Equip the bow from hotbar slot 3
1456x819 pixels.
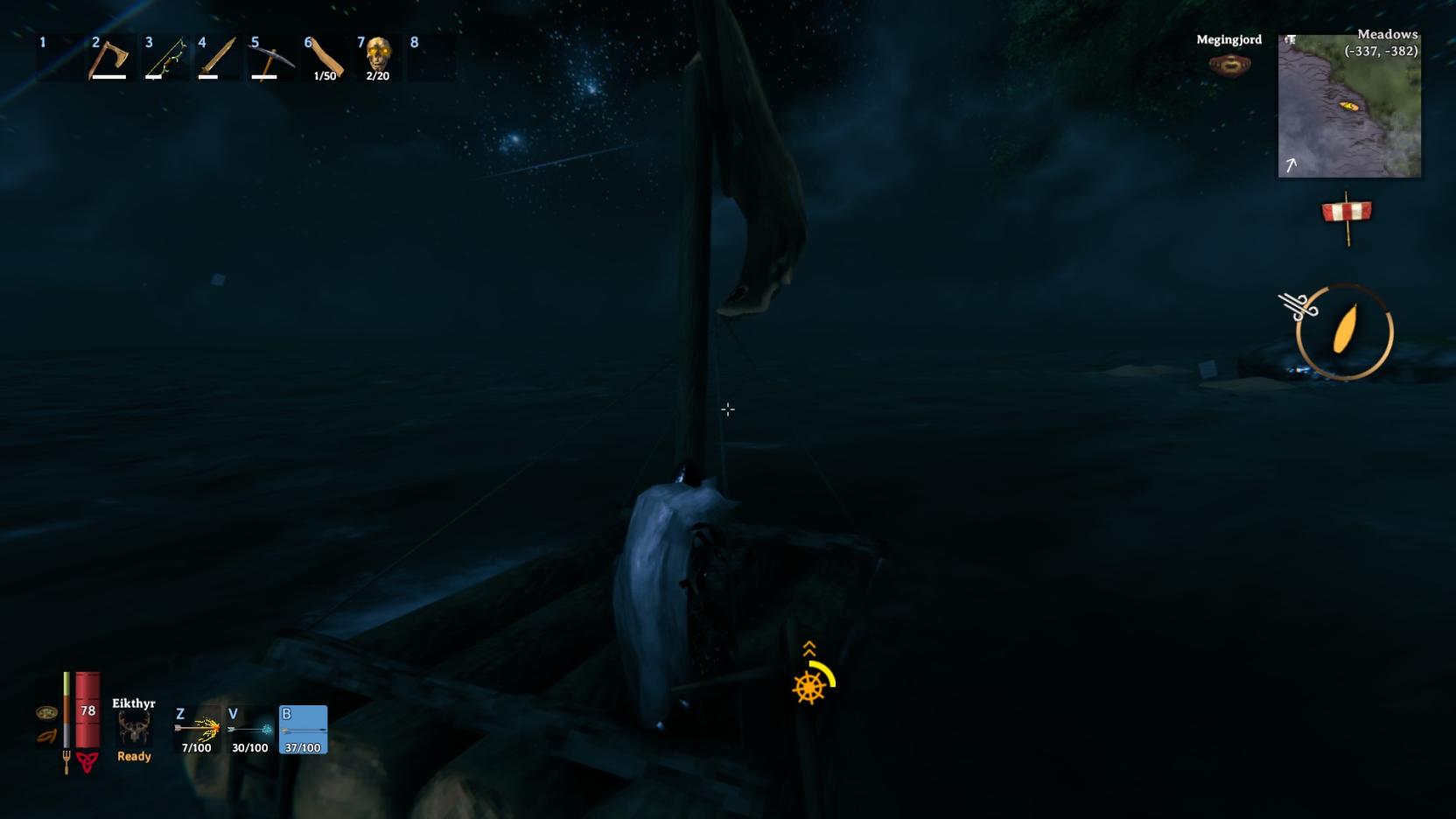164,57
